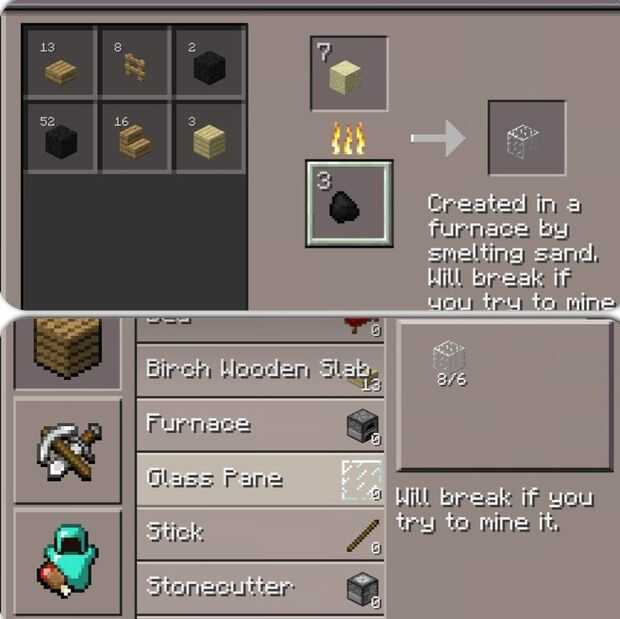Switch to the pickaxe tools tab
Screen dimensions: 620x619
pos(67,449)
